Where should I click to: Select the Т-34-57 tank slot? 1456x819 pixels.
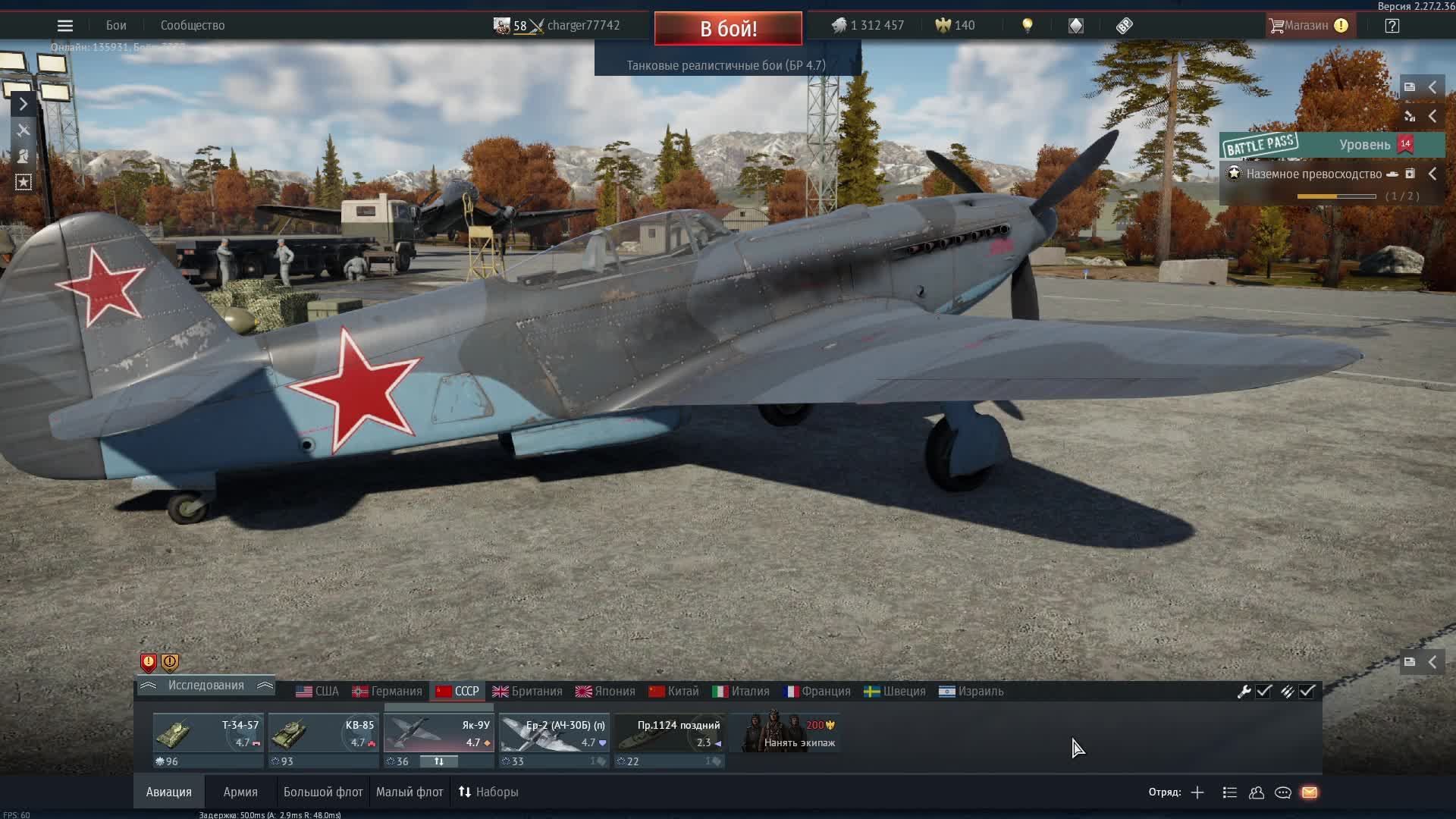click(209, 733)
